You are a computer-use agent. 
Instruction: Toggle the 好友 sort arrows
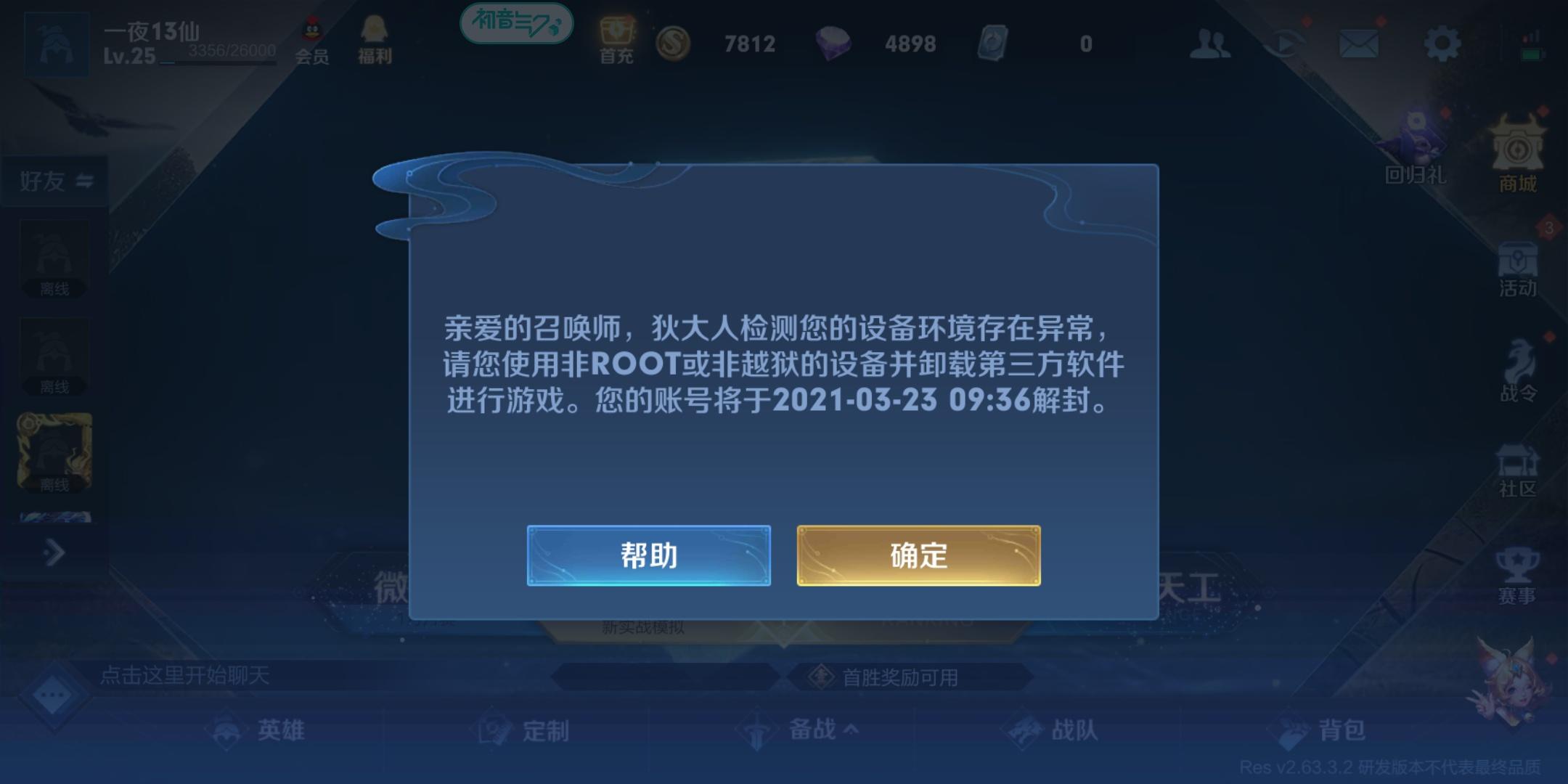click(x=87, y=179)
